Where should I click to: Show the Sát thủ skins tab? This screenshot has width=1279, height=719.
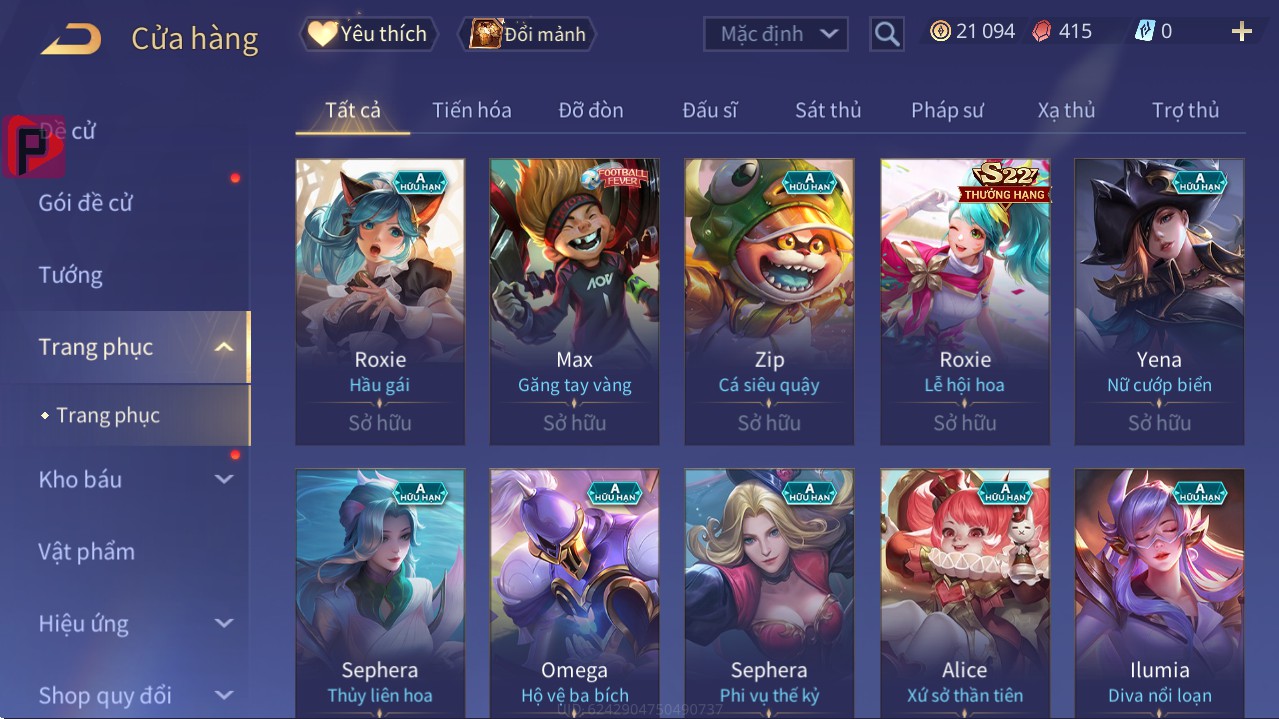[828, 110]
